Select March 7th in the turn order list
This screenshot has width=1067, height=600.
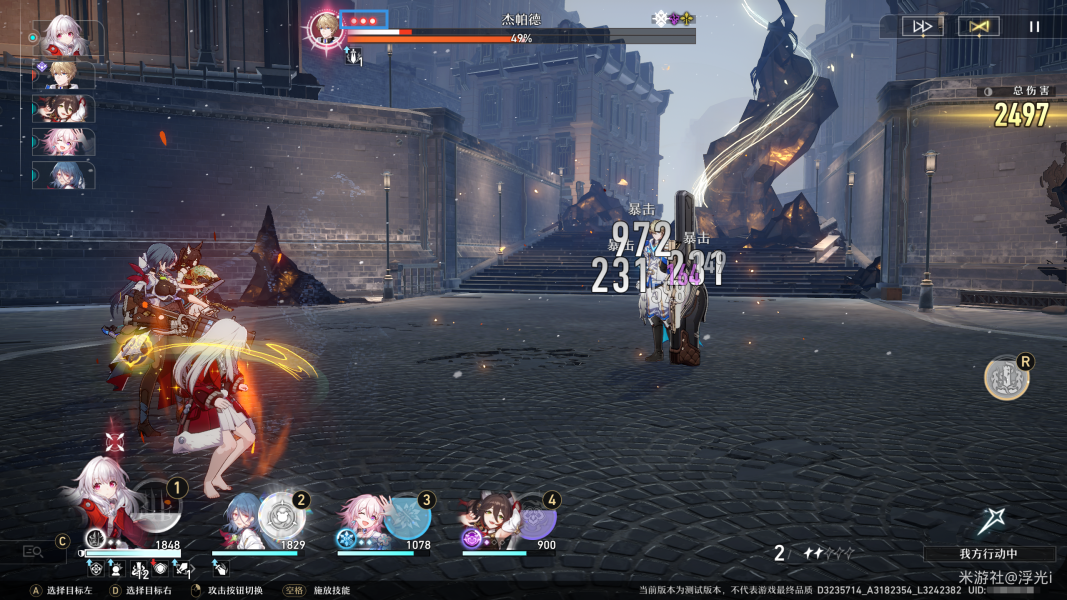coord(66,141)
